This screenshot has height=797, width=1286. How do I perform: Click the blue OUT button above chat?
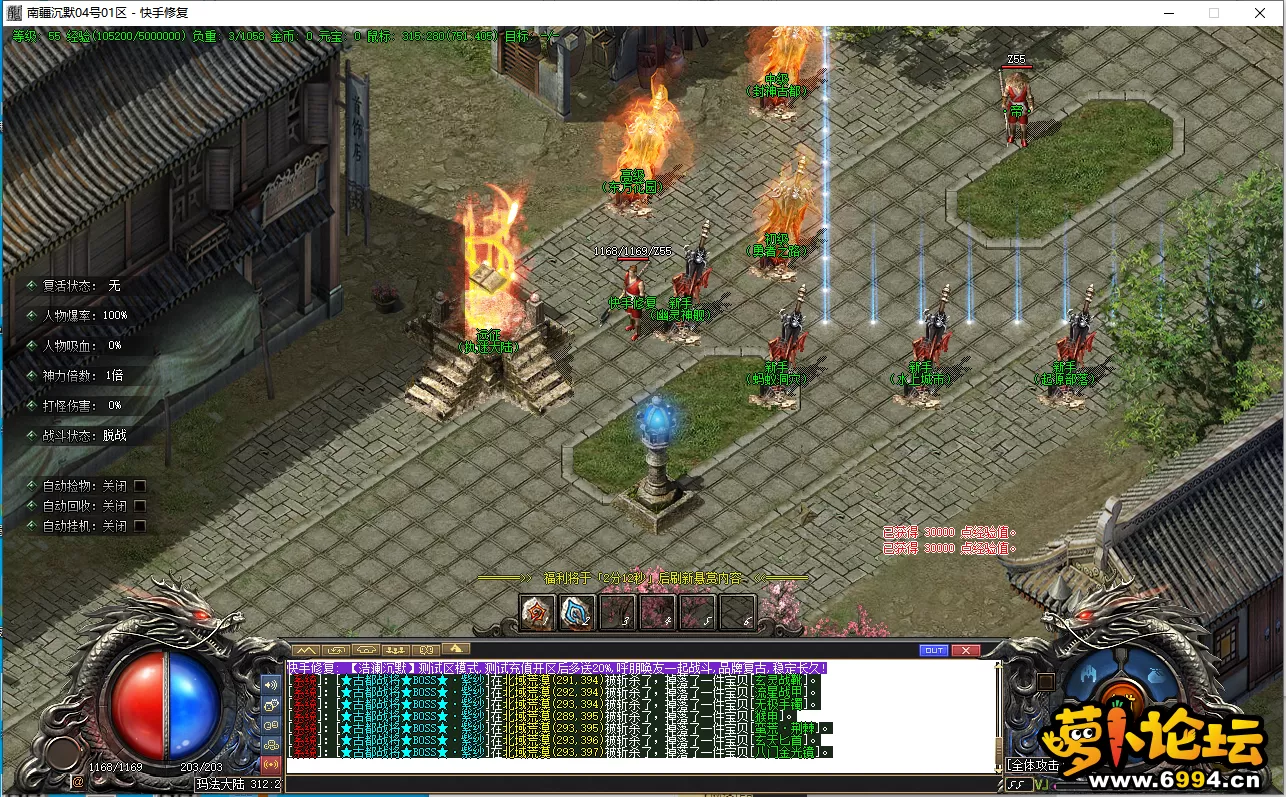pos(933,650)
